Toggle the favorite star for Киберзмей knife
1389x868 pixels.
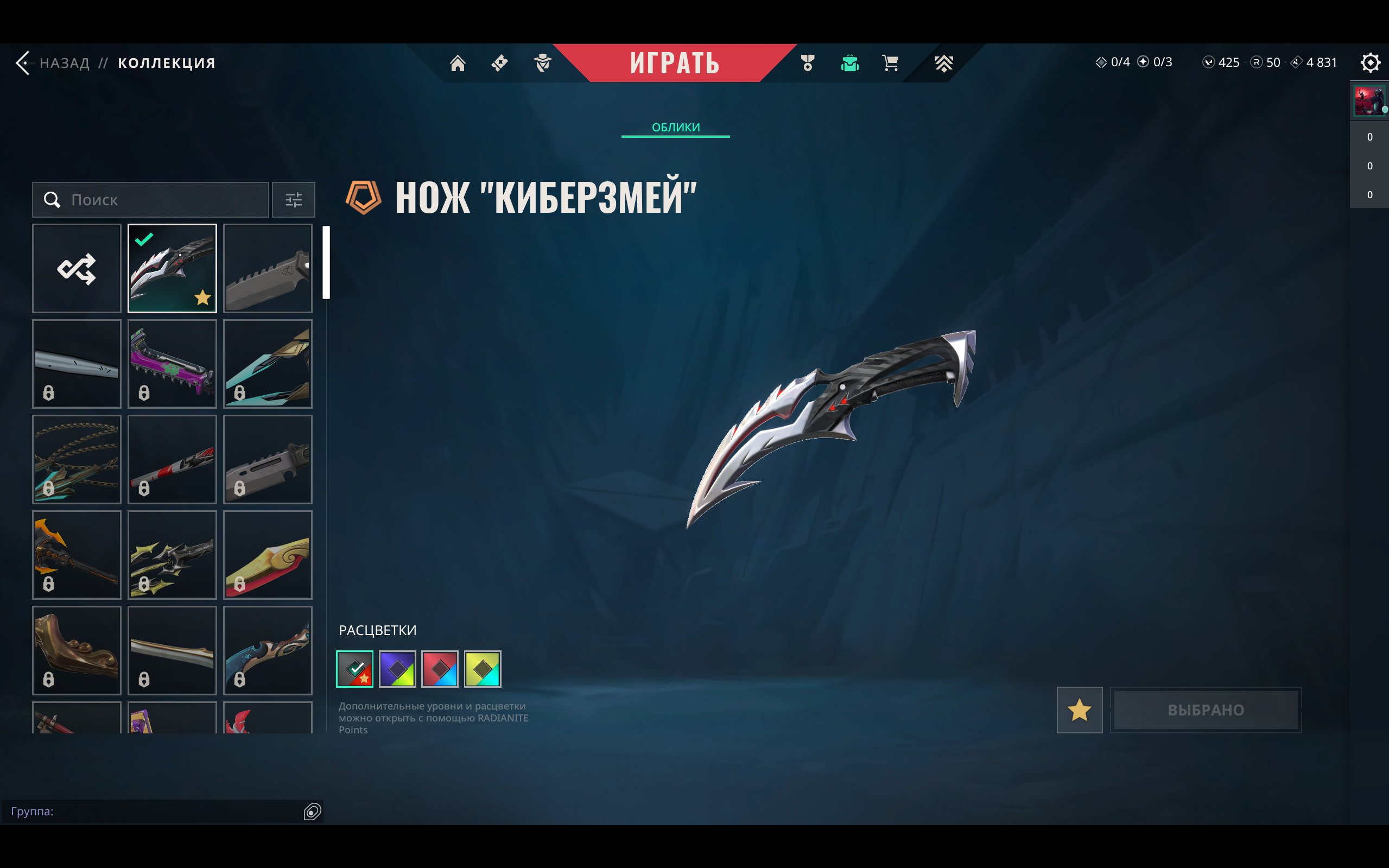coord(1079,711)
